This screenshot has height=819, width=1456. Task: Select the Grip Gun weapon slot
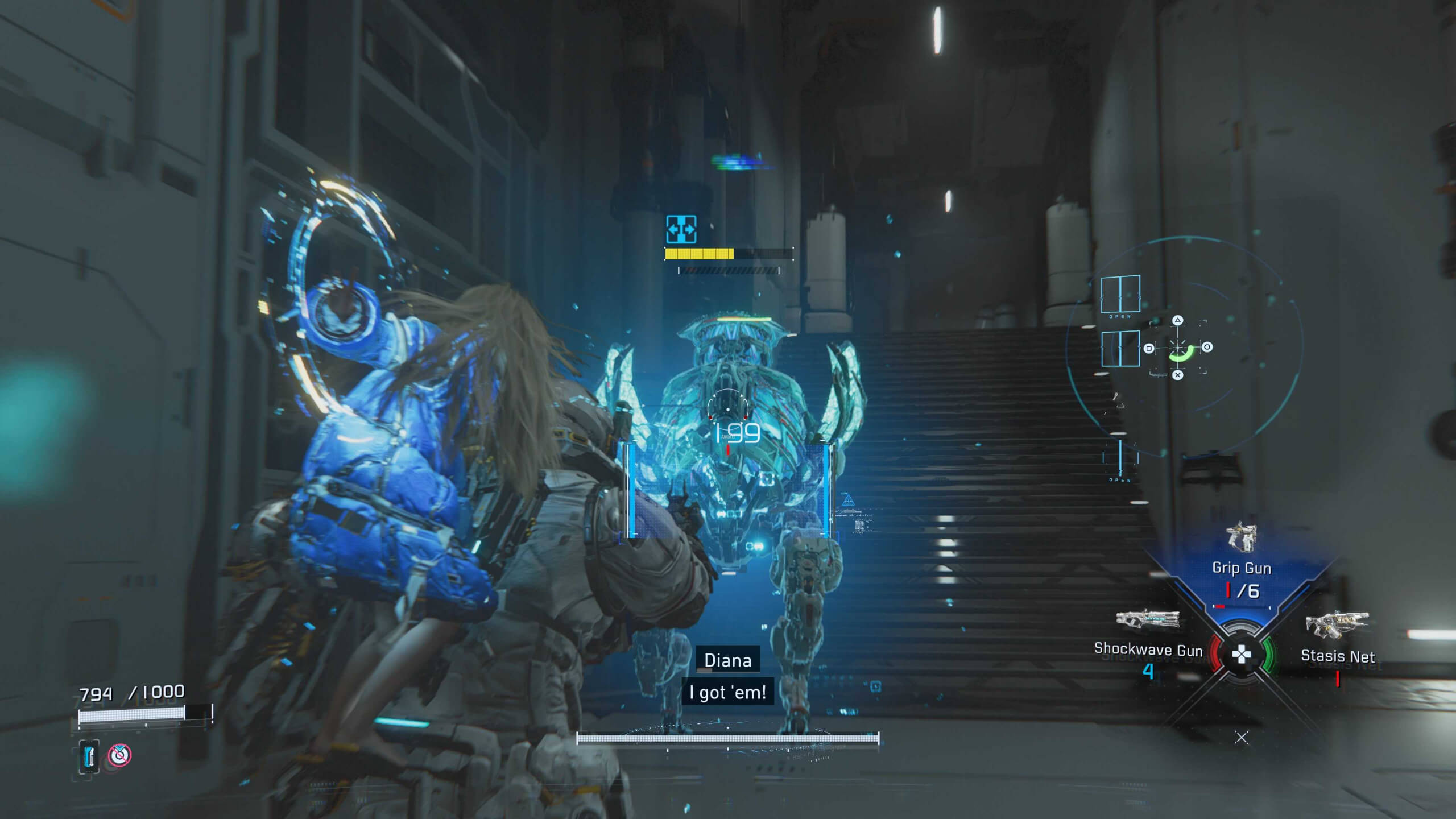pyautogui.click(x=1240, y=568)
